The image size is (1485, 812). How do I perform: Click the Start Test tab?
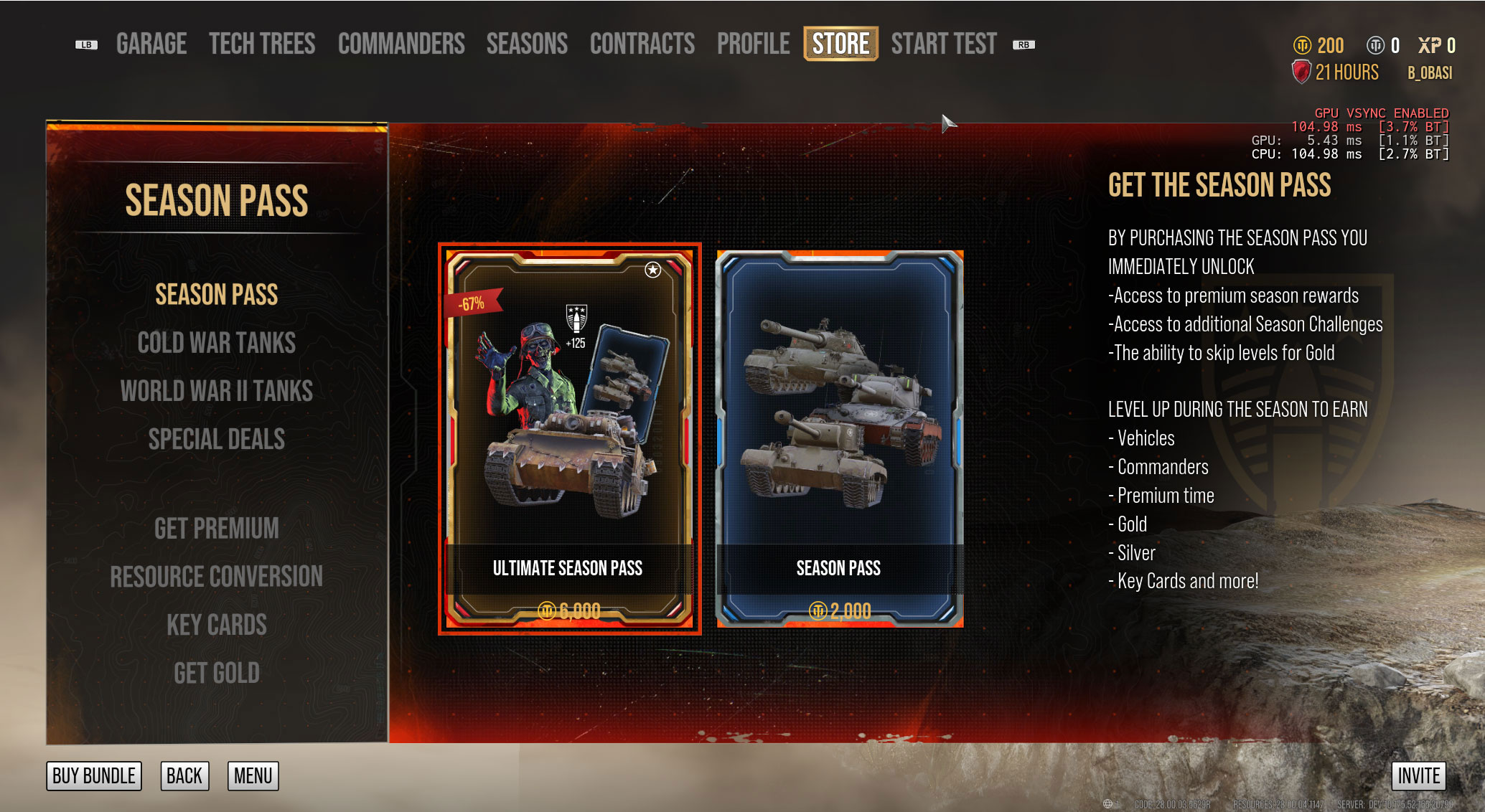tap(944, 44)
